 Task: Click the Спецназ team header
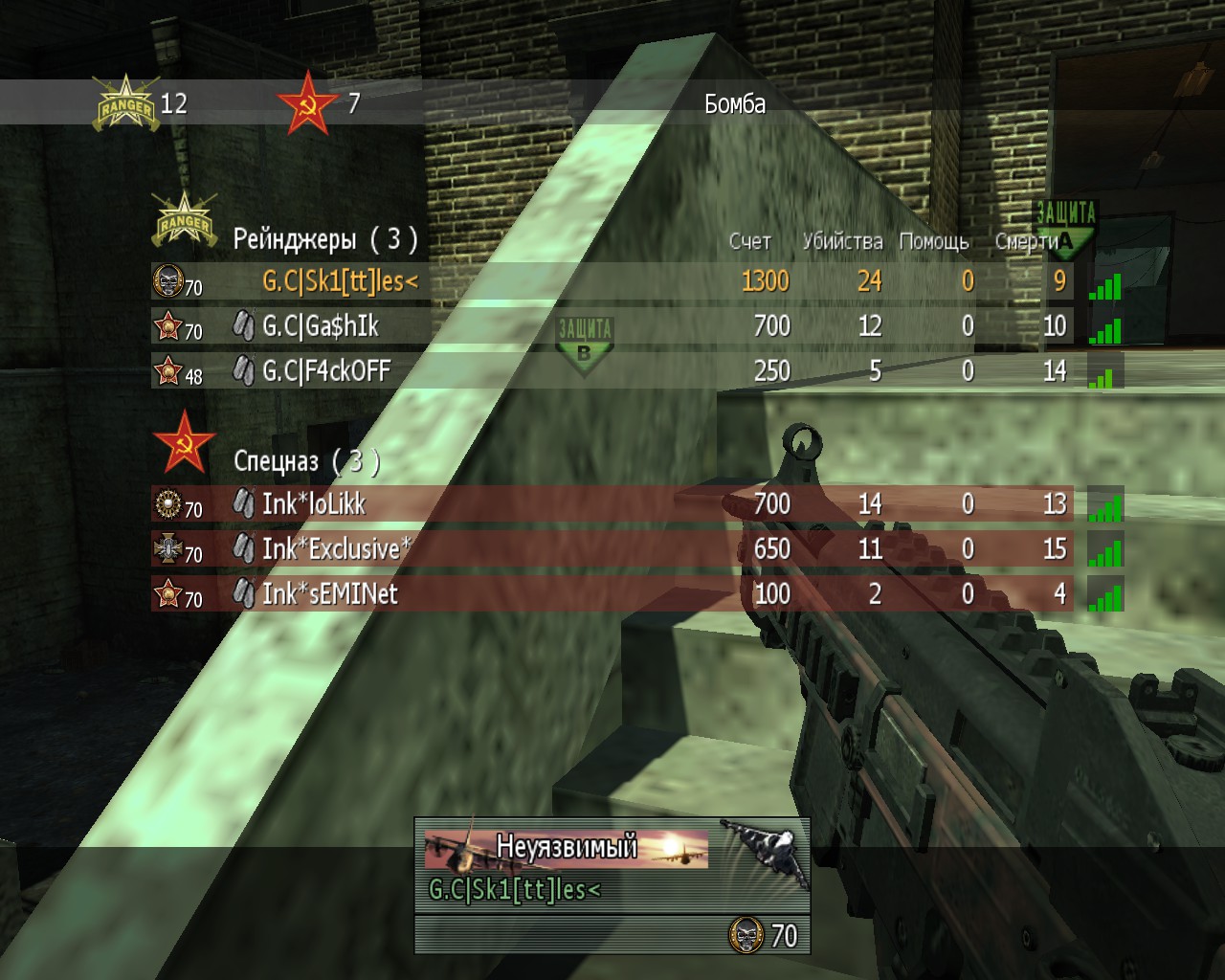pos(306,461)
